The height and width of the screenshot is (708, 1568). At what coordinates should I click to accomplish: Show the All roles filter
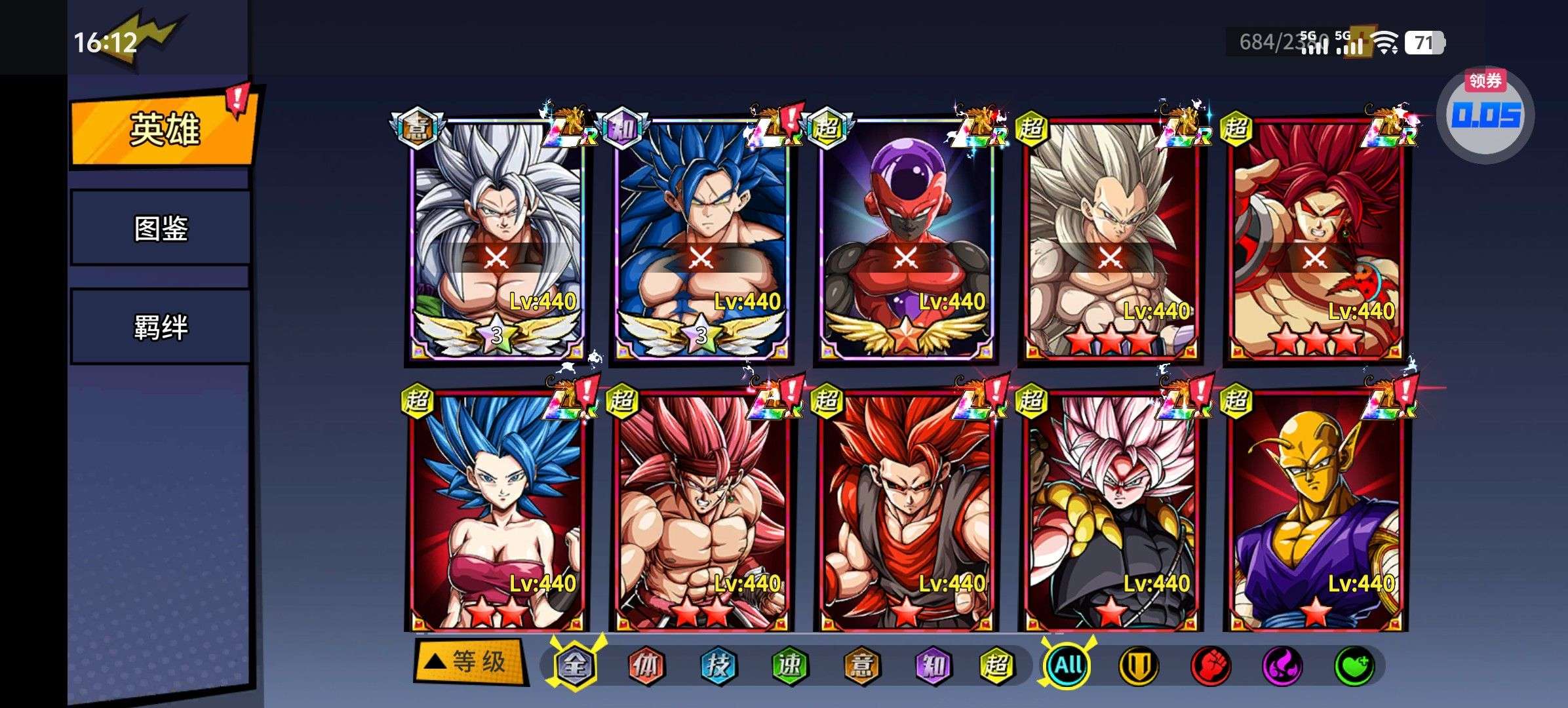pyautogui.click(x=1068, y=665)
